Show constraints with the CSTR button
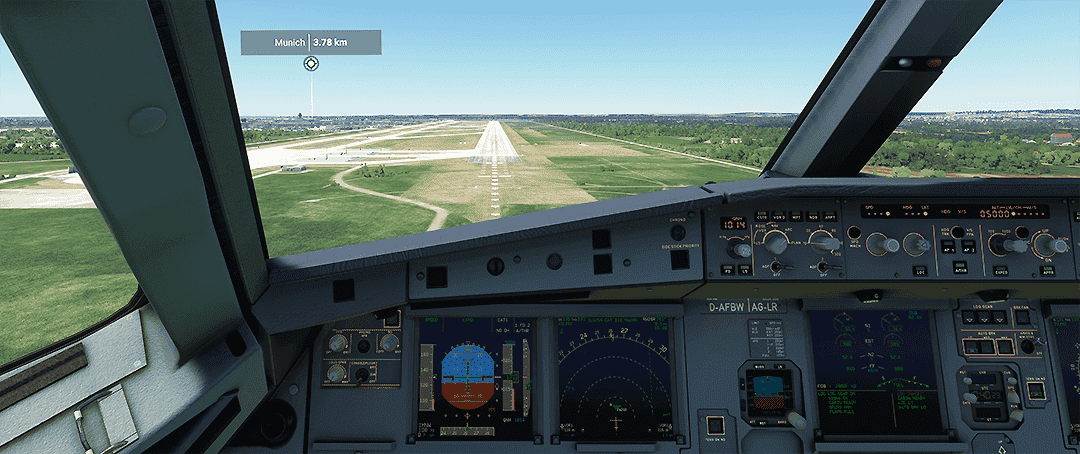Image resolution: width=1080 pixels, height=454 pixels. (x=762, y=215)
